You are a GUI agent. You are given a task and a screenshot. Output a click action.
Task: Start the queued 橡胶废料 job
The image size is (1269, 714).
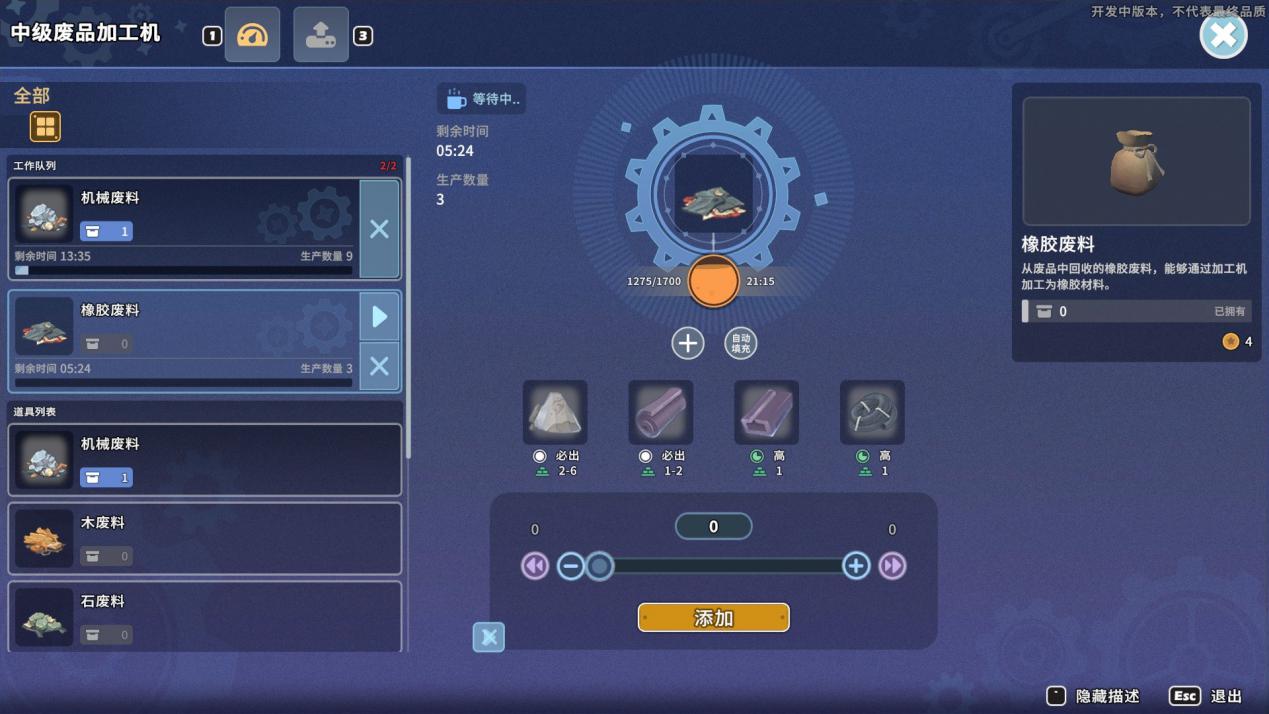pos(379,317)
